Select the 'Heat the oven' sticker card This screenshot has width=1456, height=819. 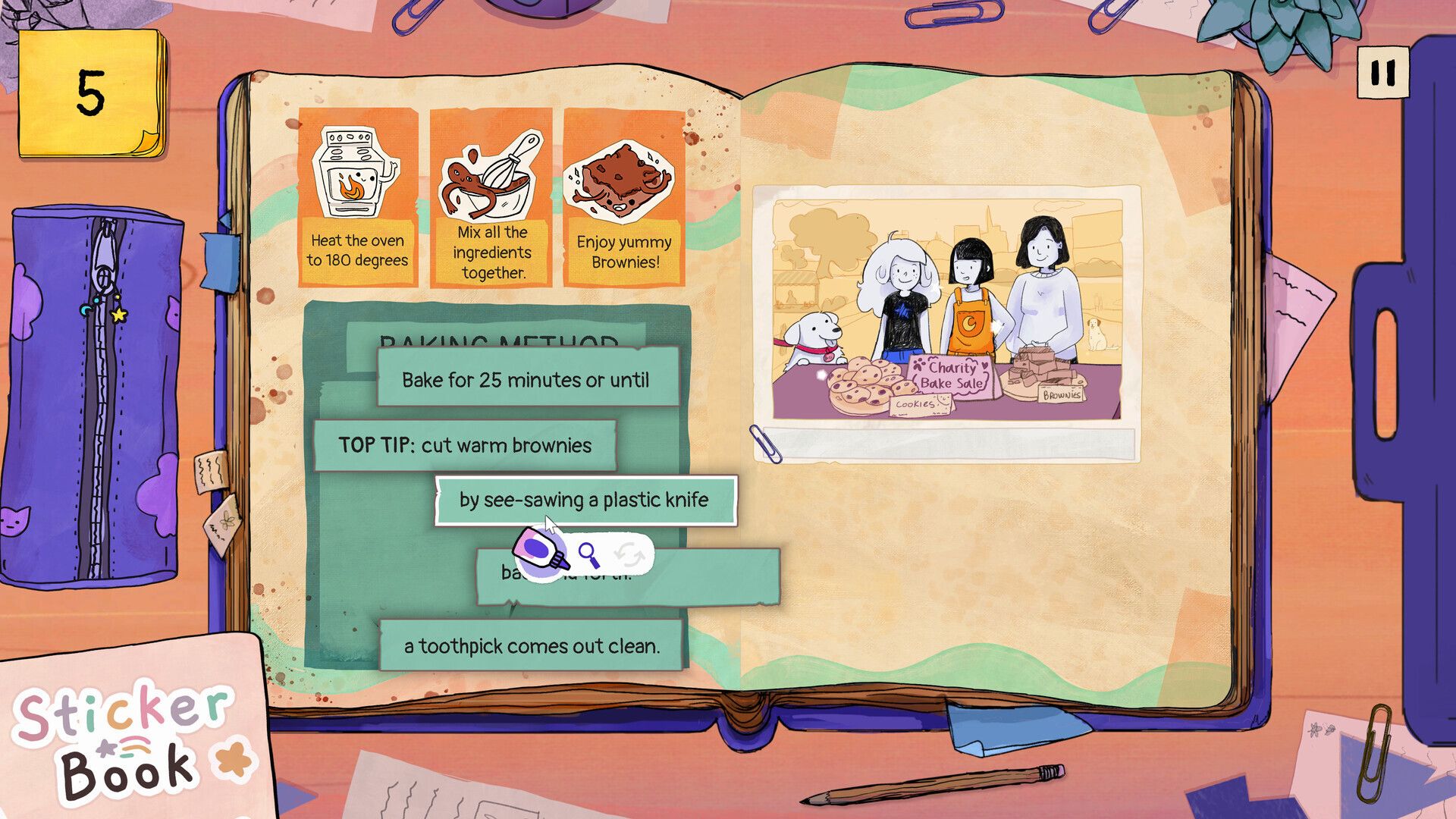coord(357,197)
